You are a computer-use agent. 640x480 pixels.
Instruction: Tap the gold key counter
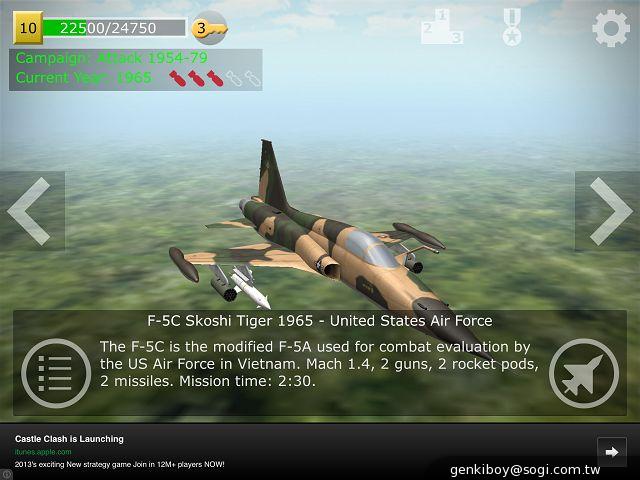pos(209,28)
